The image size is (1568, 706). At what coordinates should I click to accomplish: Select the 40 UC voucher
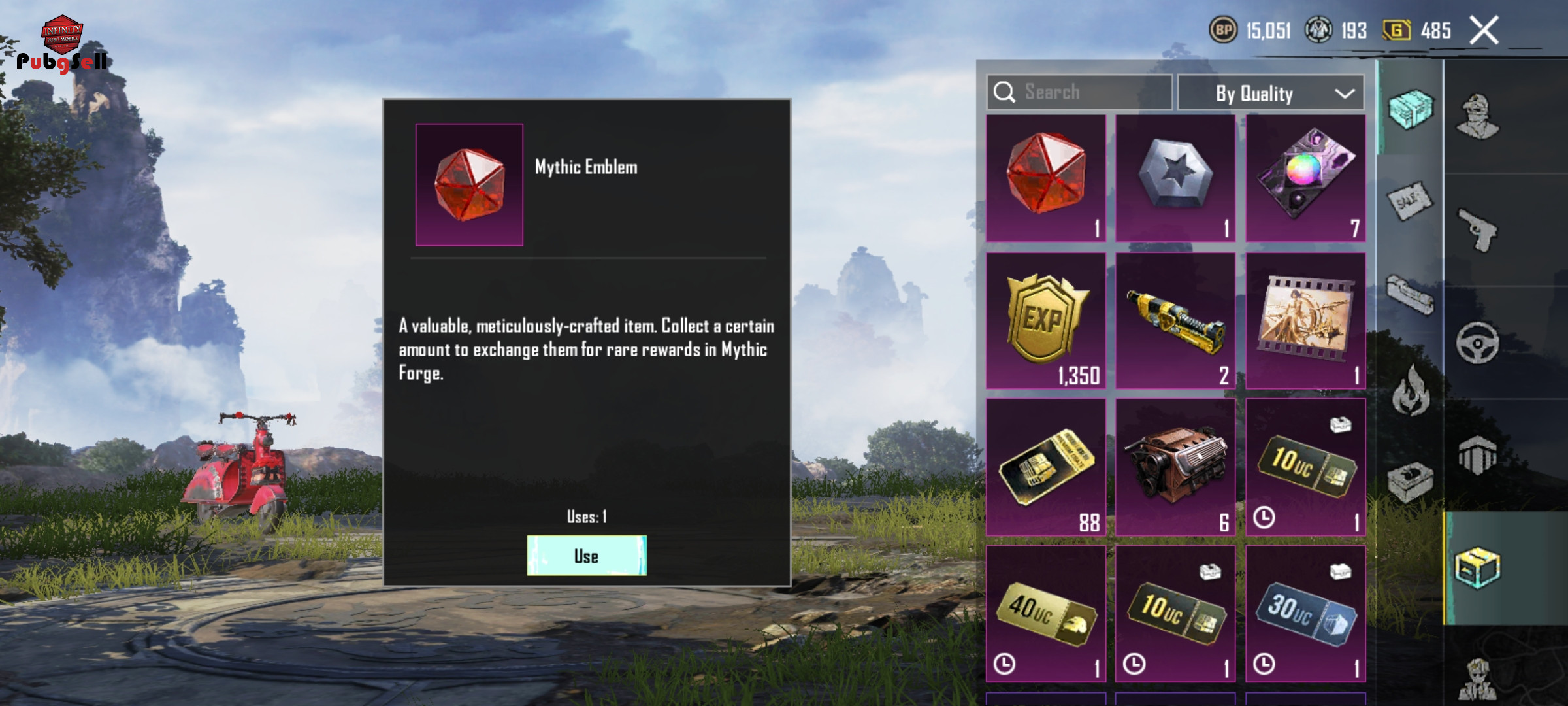pos(1045,614)
